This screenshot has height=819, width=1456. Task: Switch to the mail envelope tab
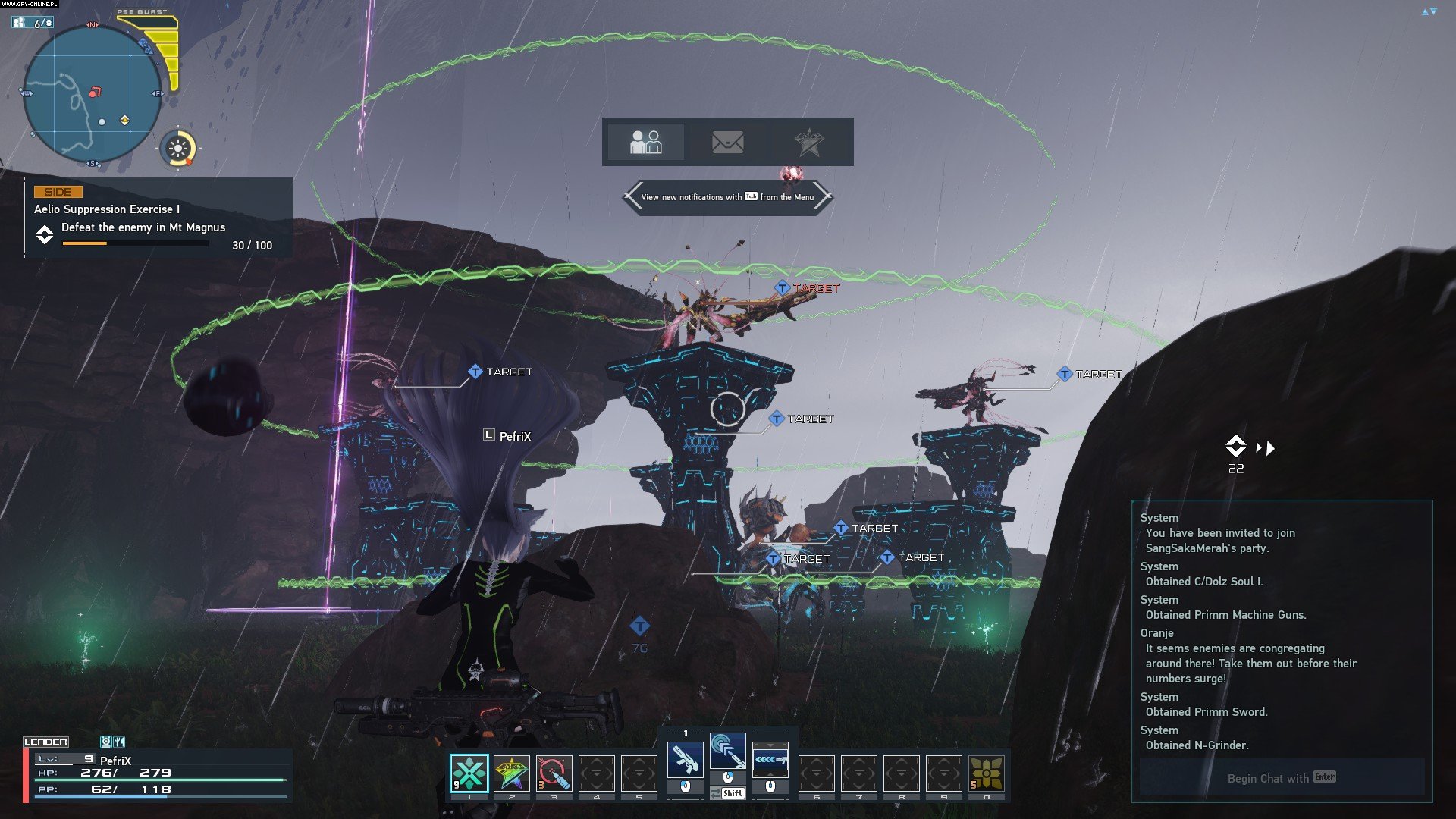click(727, 142)
